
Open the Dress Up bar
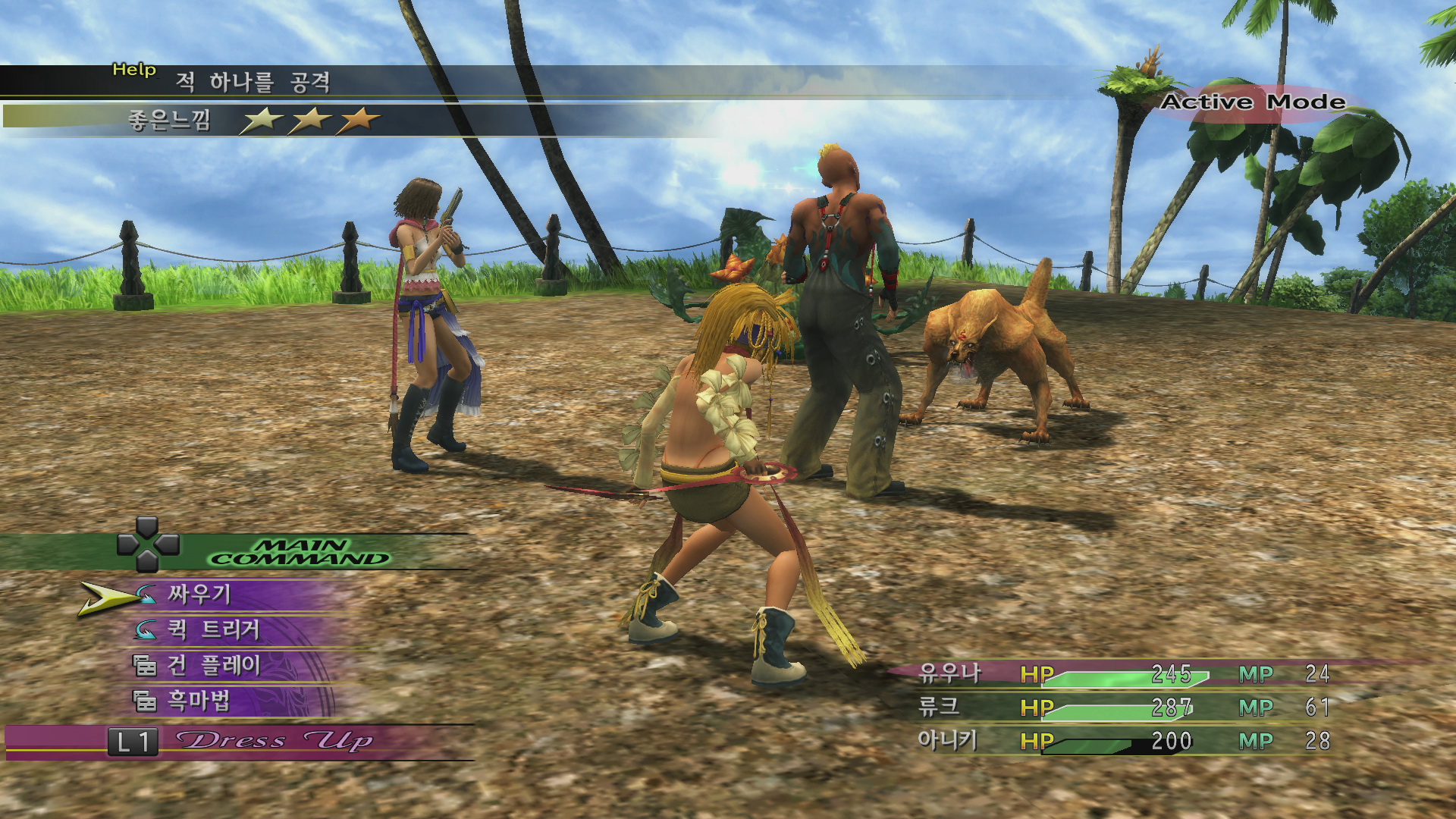(x=273, y=741)
